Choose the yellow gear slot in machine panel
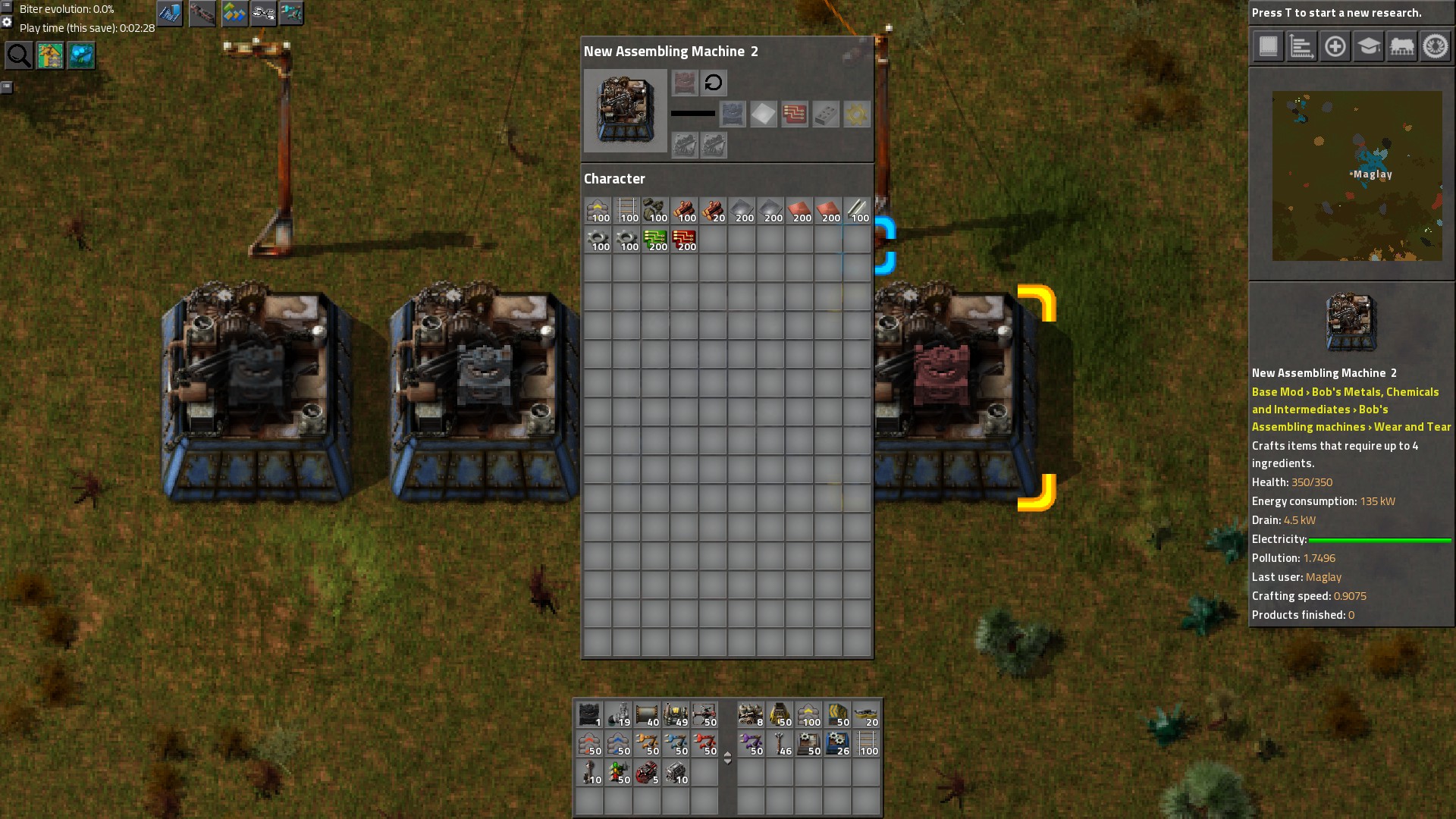Screen dimensions: 1456x819 click(856, 115)
